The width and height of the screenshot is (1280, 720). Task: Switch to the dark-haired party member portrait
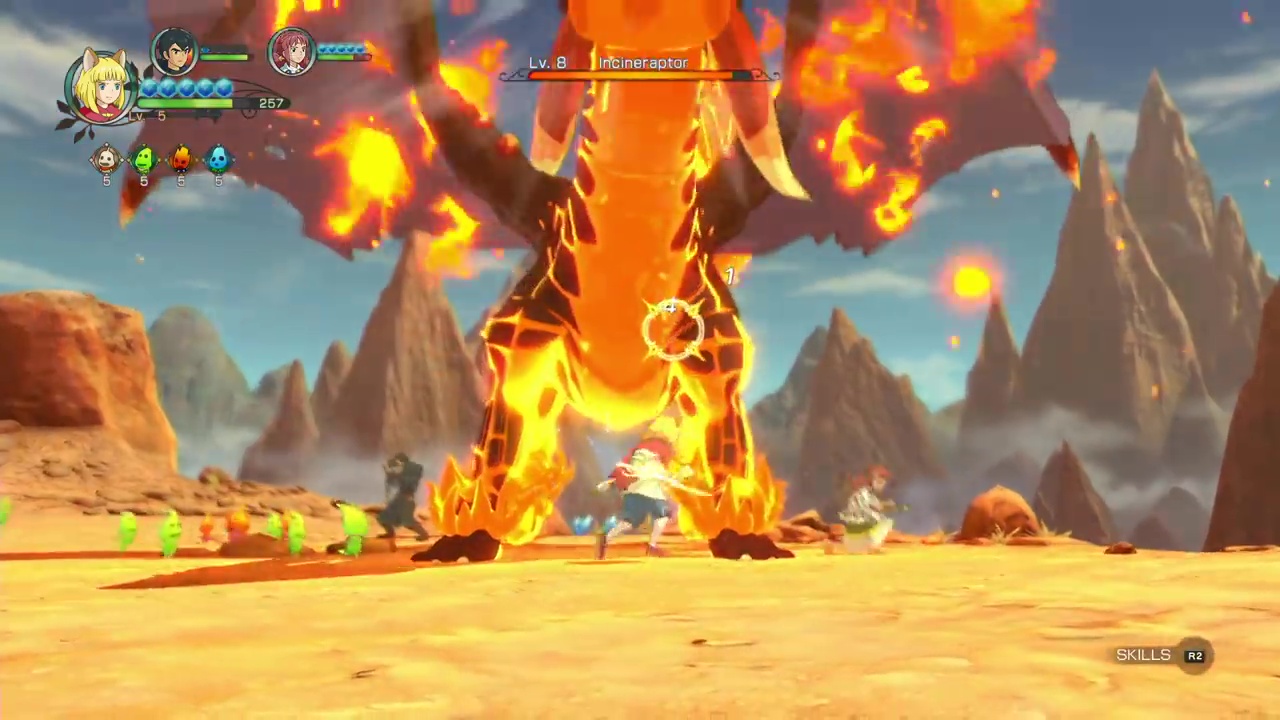pos(174,51)
